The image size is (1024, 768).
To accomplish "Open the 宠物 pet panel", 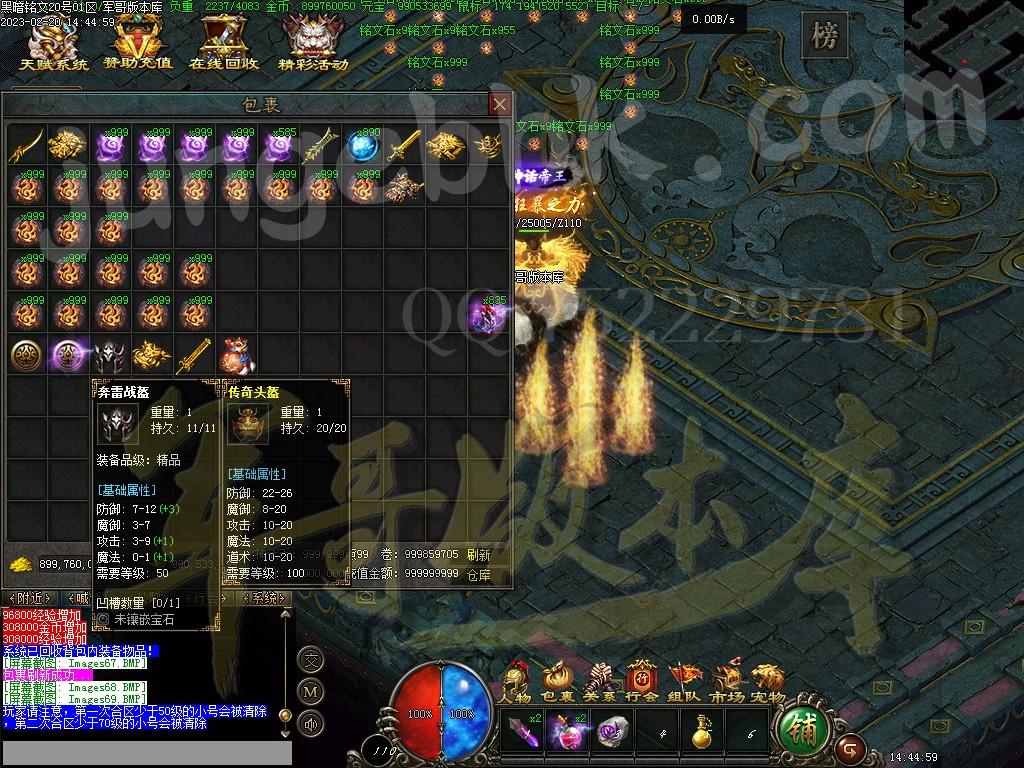I will (x=768, y=684).
